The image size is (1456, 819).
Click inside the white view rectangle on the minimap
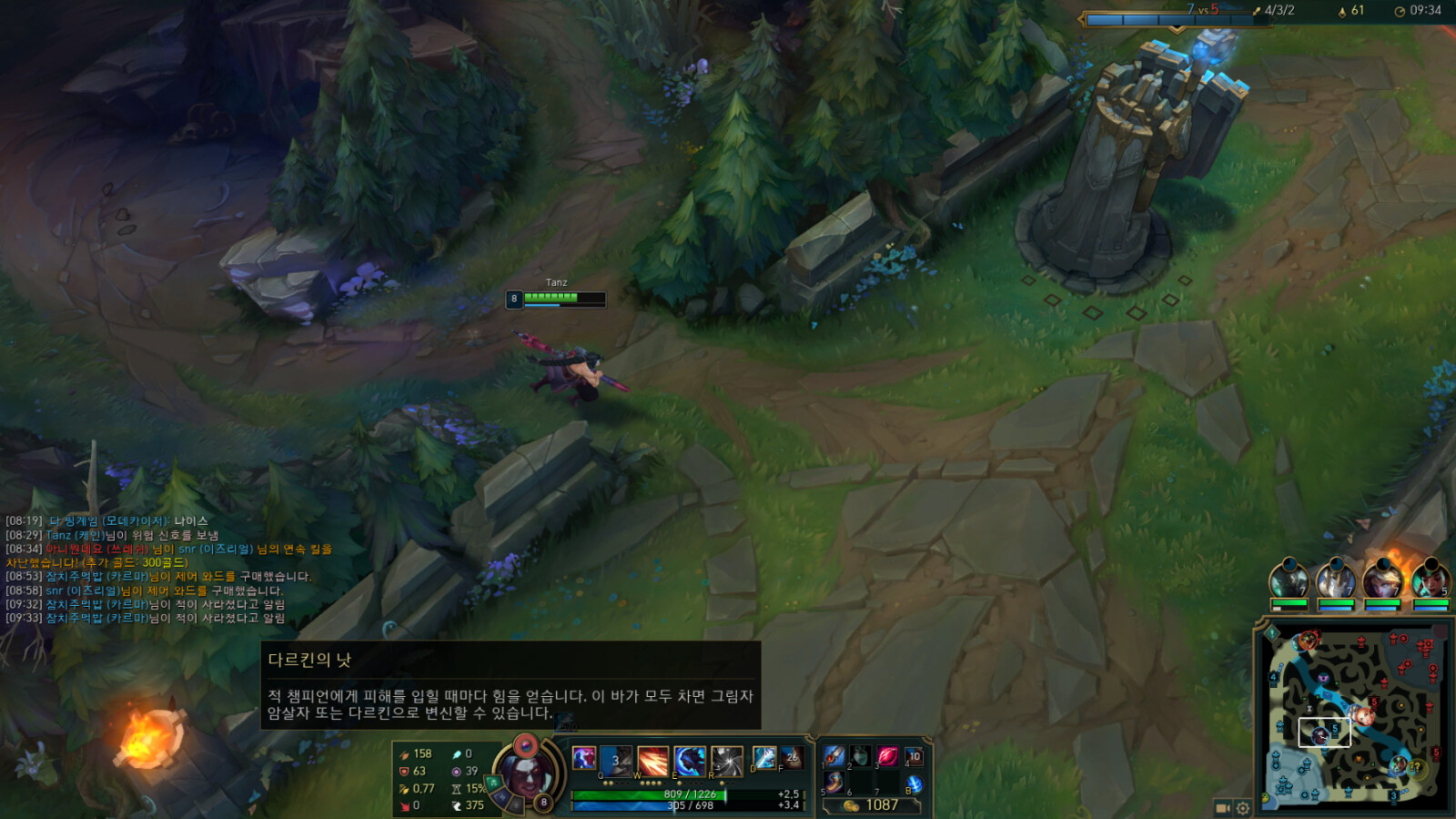pyautogui.click(x=1324, y=733)
